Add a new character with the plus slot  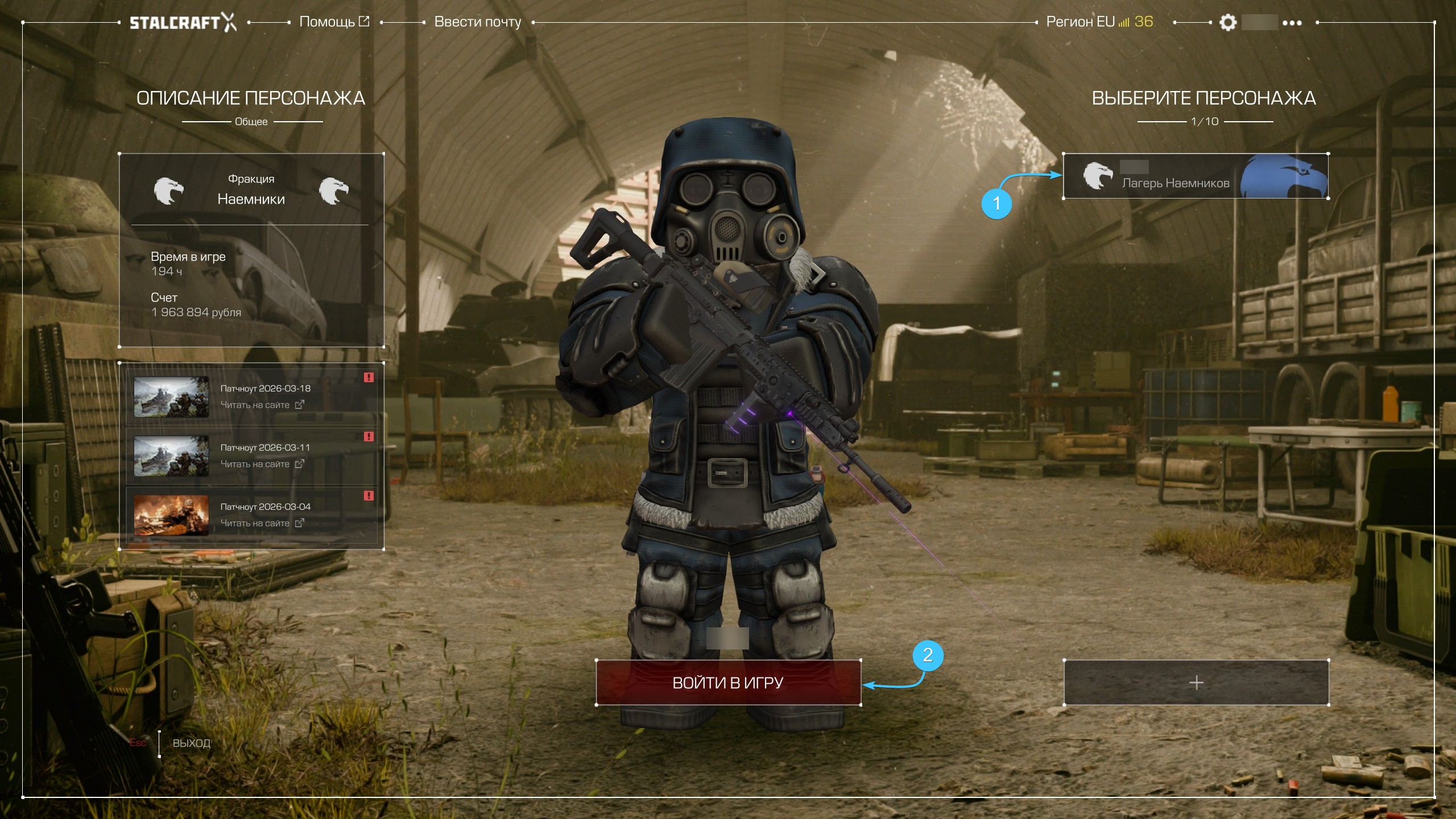(x=1196, y=682)
